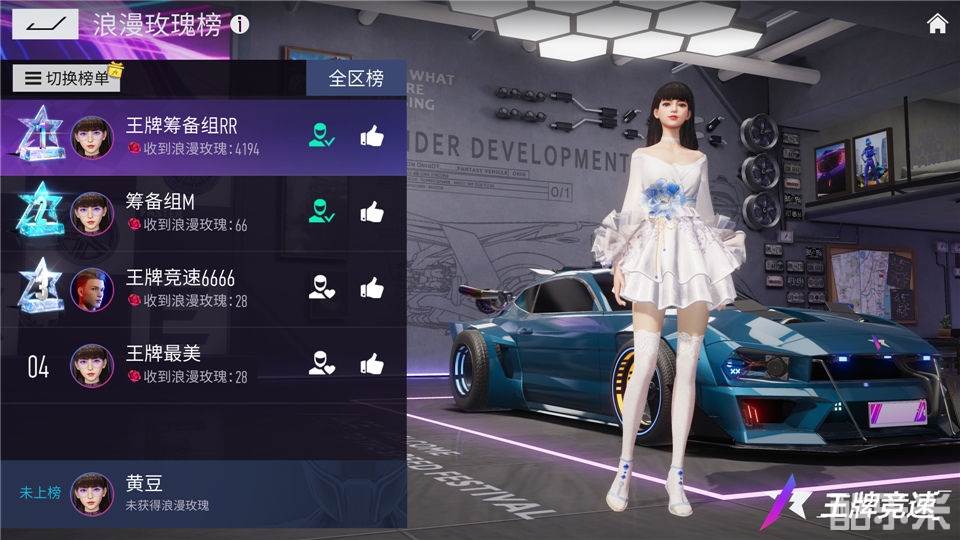Open info icon beside 浪漫玫瑰榜 title
Image resolution: width=960 pixels, height=540 pixels.
tap(240, 25)
